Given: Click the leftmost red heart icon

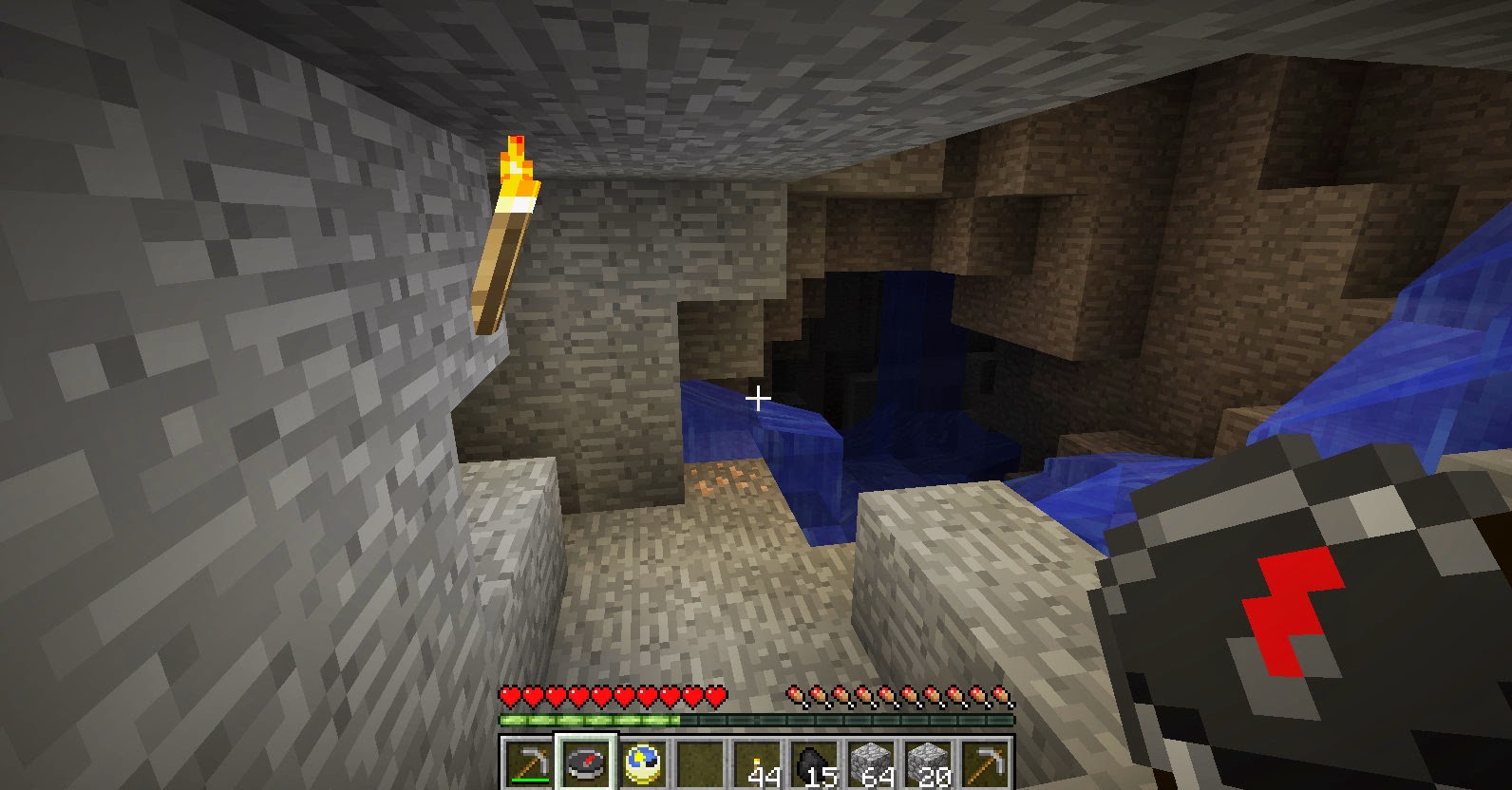Looking at the screenshot, I should [510, 696].
